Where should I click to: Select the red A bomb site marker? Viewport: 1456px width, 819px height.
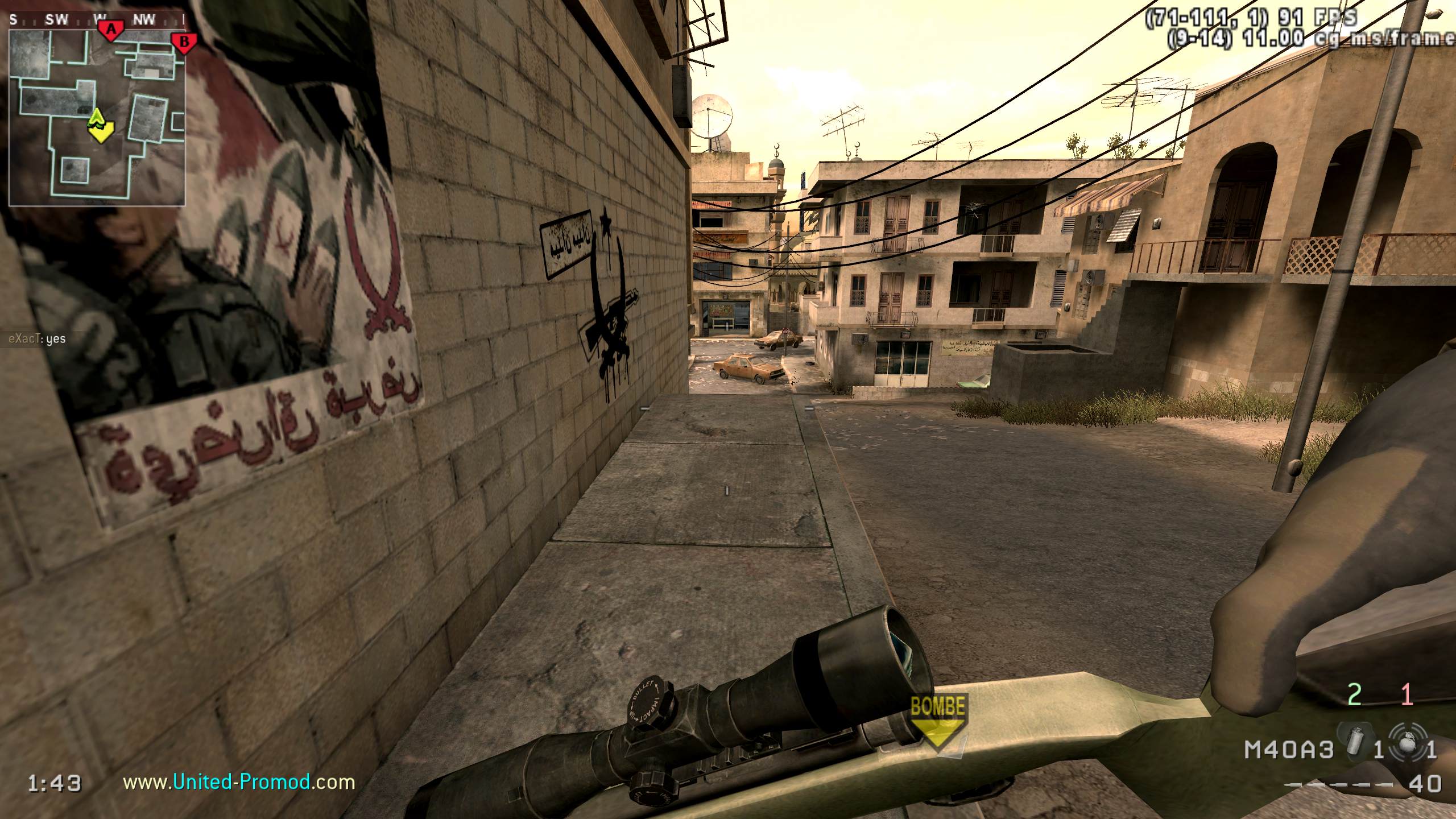pyautogui.click(x=111, y=30)
